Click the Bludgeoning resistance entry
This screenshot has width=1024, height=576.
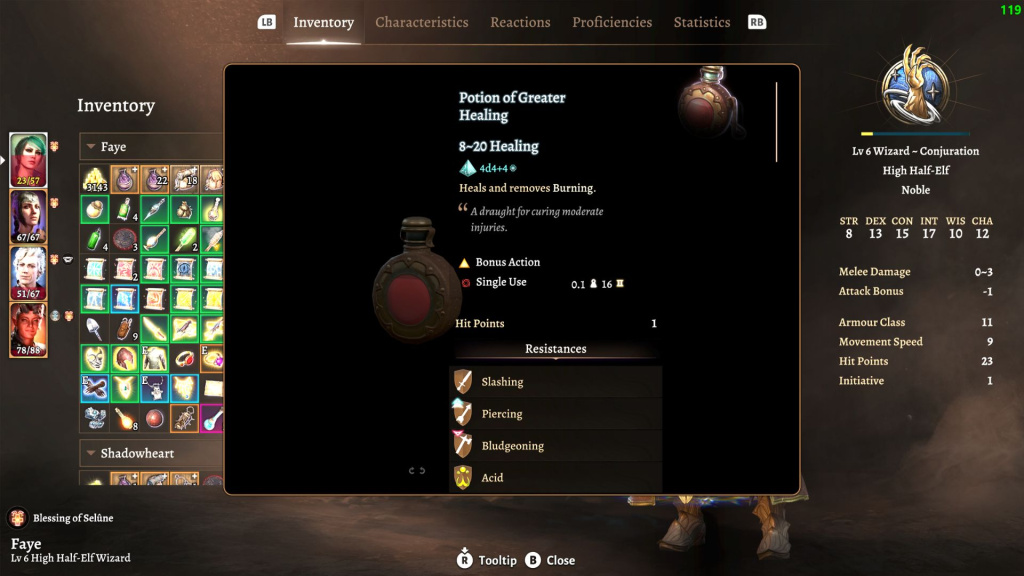coord(556,446)
